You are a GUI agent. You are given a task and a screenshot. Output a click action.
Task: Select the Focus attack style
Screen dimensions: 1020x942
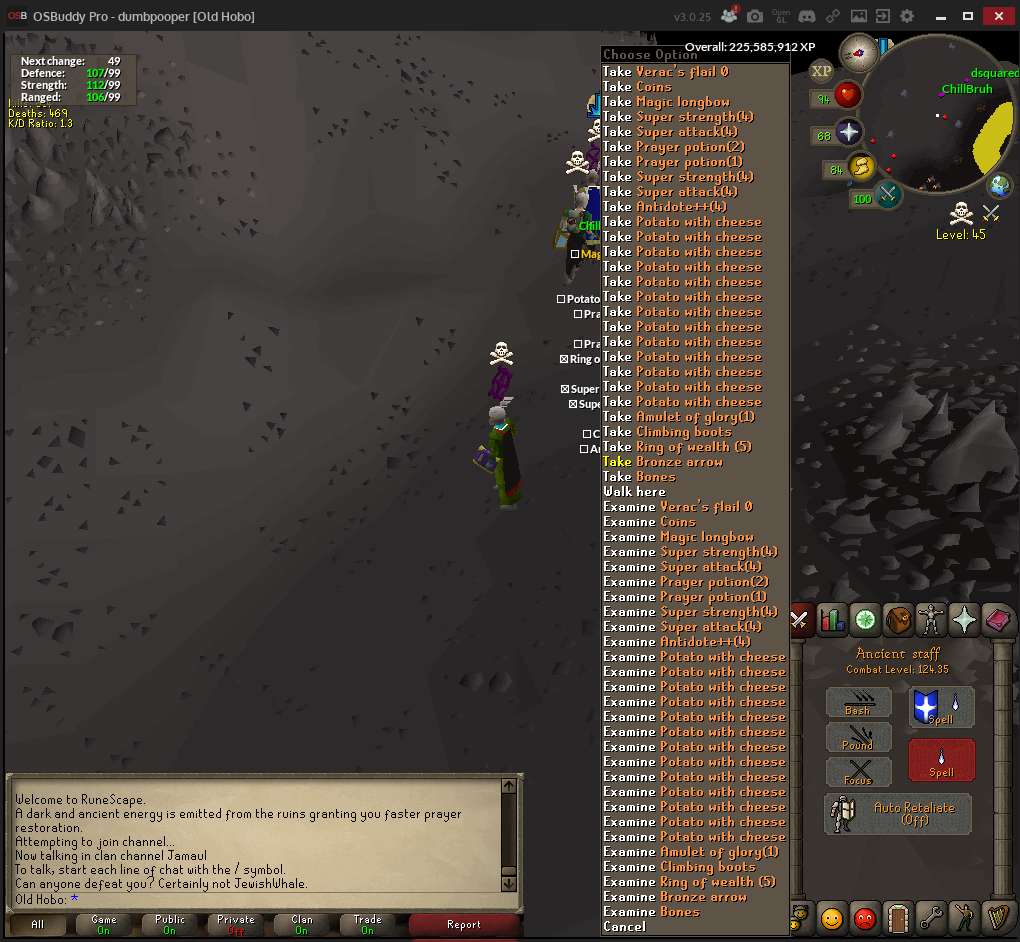click(x=858, y=773)
